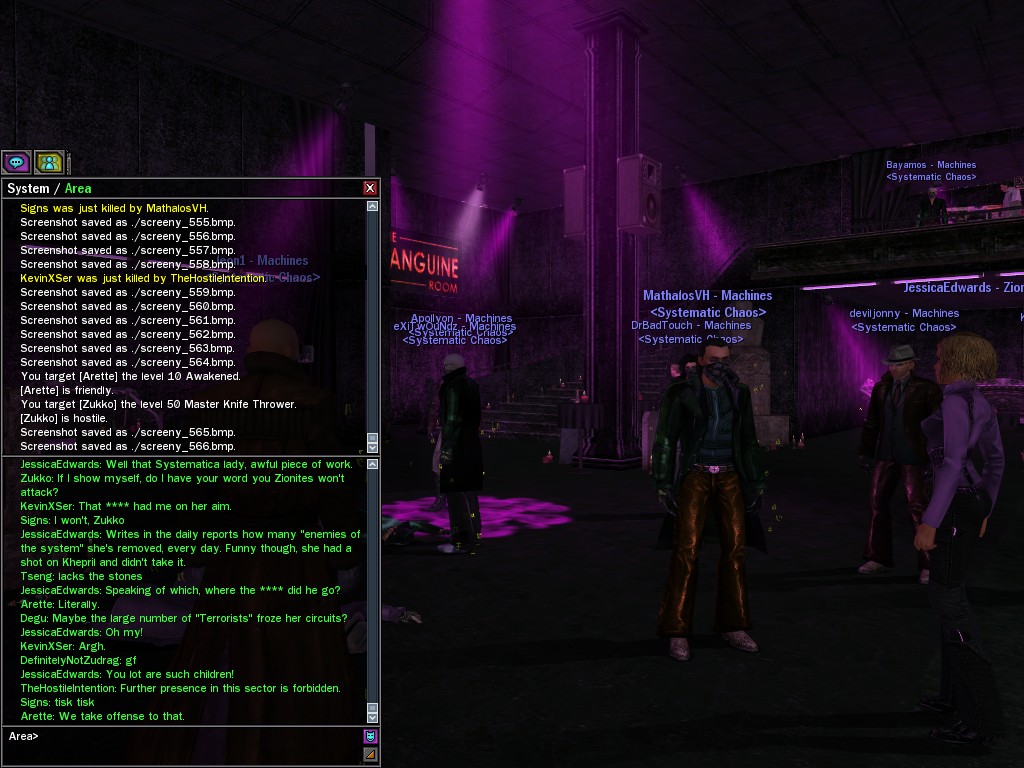This screenshot has width=1024, height=768.
Task: Select the System label in chat title
Action: (x=28, y=189)
